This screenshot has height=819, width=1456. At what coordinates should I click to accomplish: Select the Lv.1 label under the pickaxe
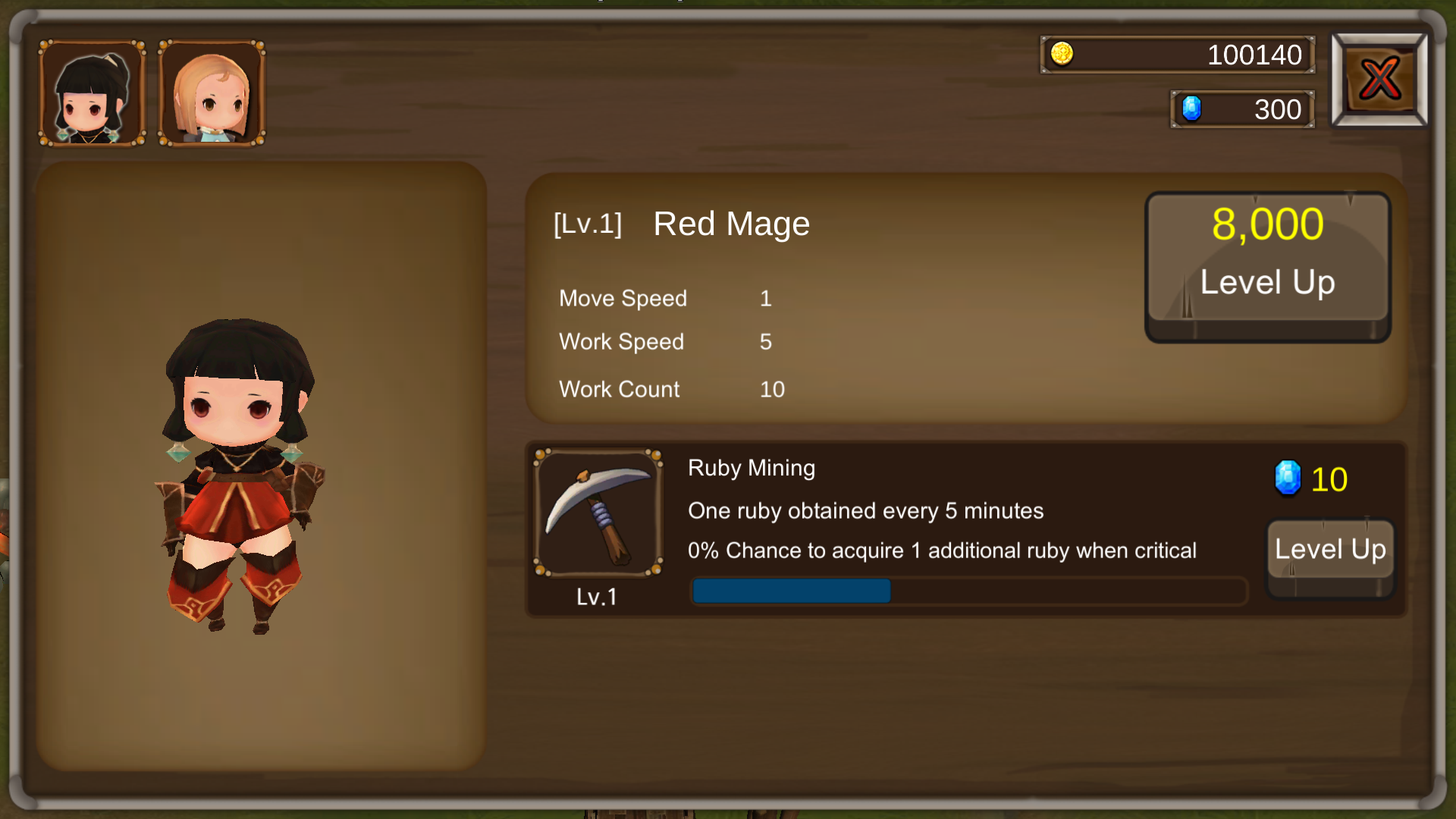pyautogui.click(x=598, y=597)
